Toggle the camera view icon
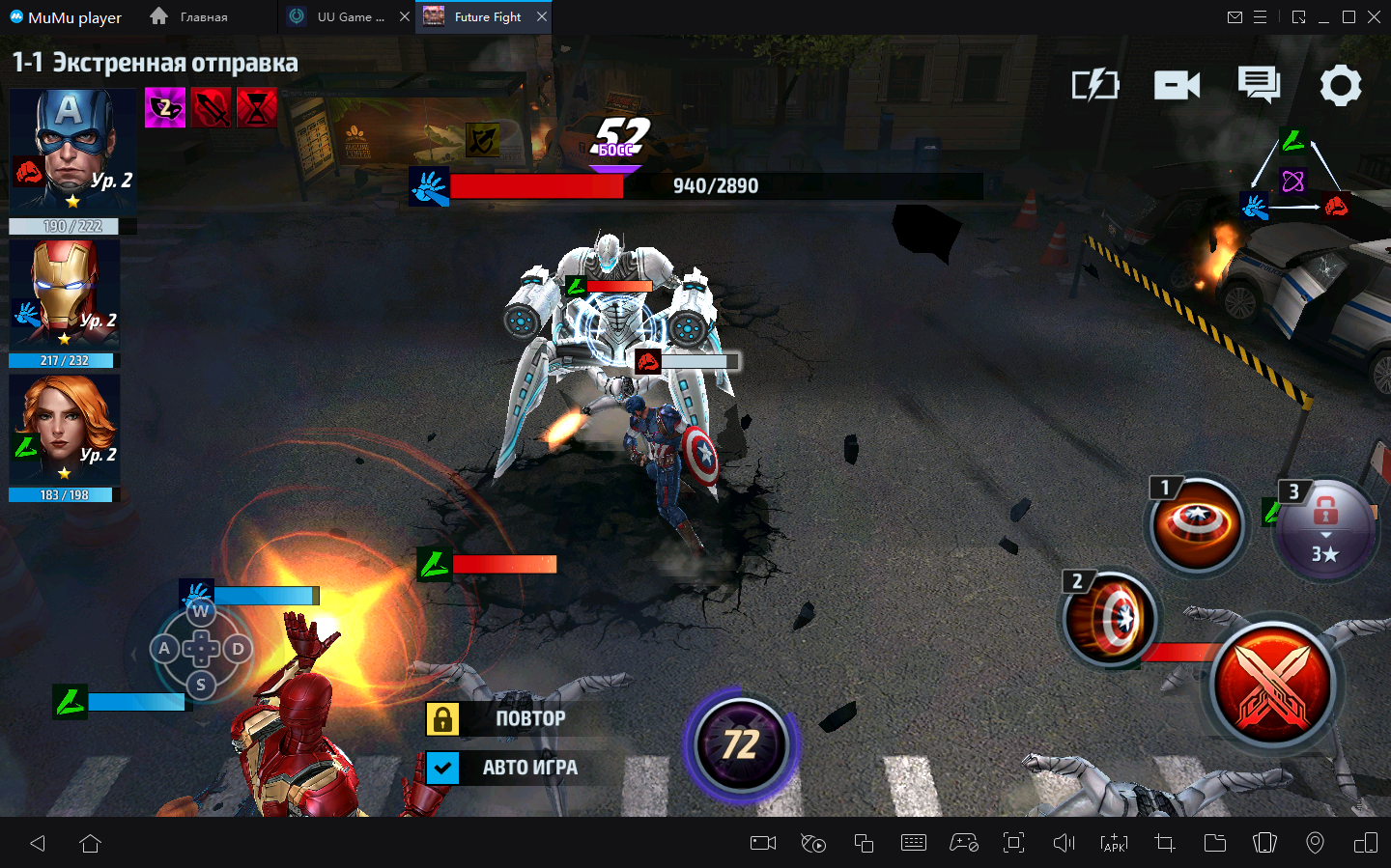 point(1177,86)
